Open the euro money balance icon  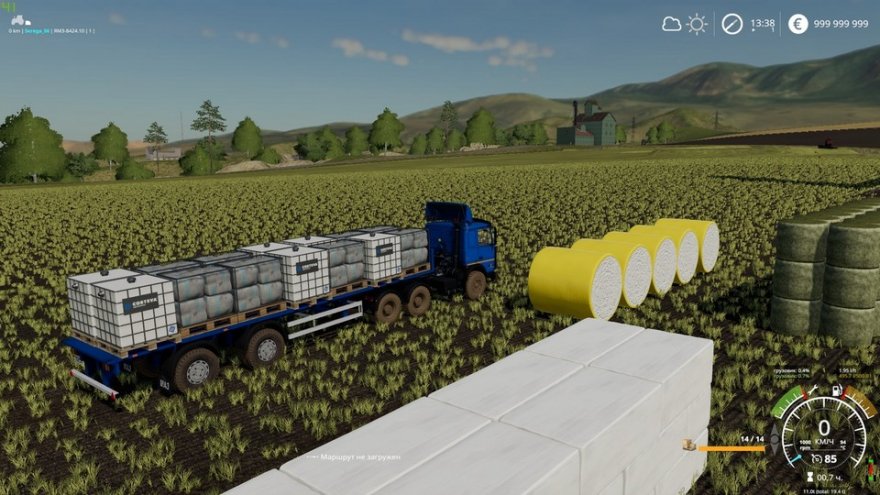click(797, 24)
